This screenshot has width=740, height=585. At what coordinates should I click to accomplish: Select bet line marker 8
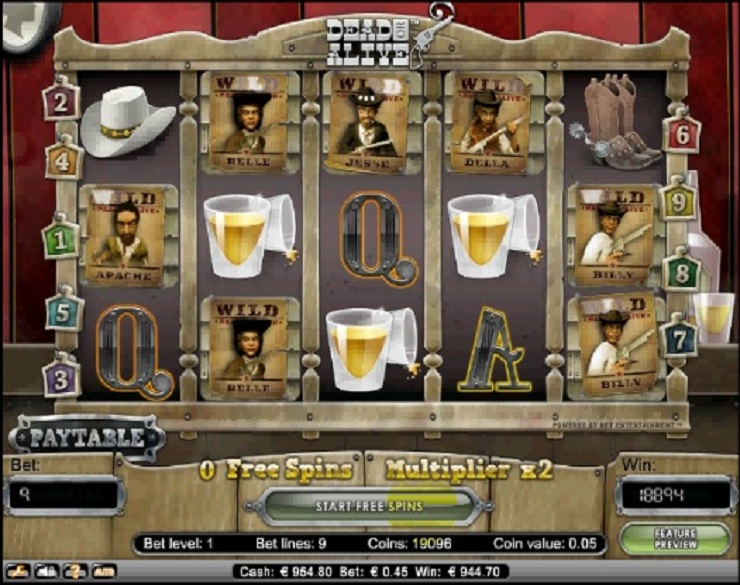pyautogui.click(x=681, y=271)
